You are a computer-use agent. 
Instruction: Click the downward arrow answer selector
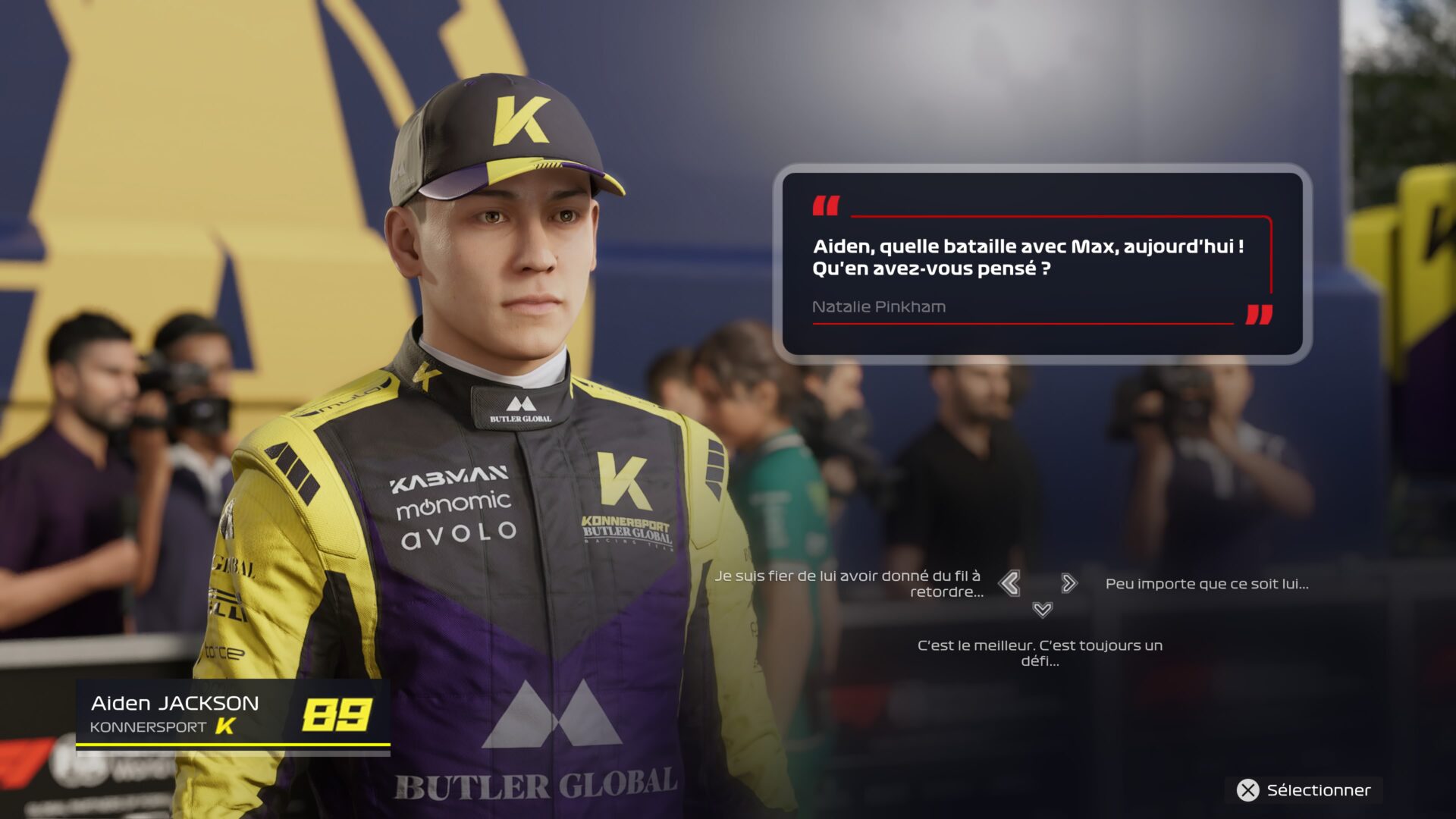(x=1043, y=610)
